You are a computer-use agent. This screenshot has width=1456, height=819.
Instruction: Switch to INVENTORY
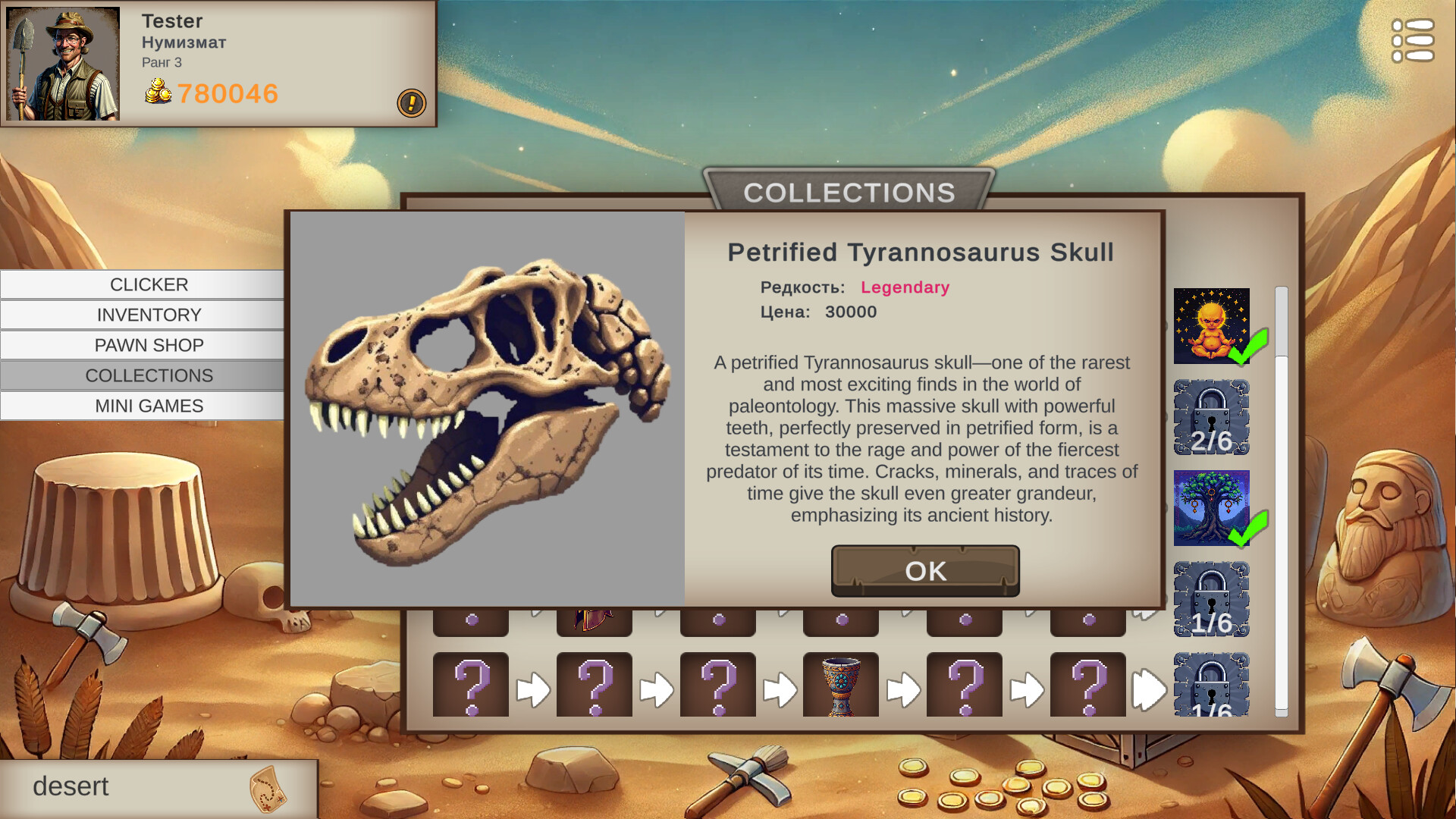click(x=149, y=315)
